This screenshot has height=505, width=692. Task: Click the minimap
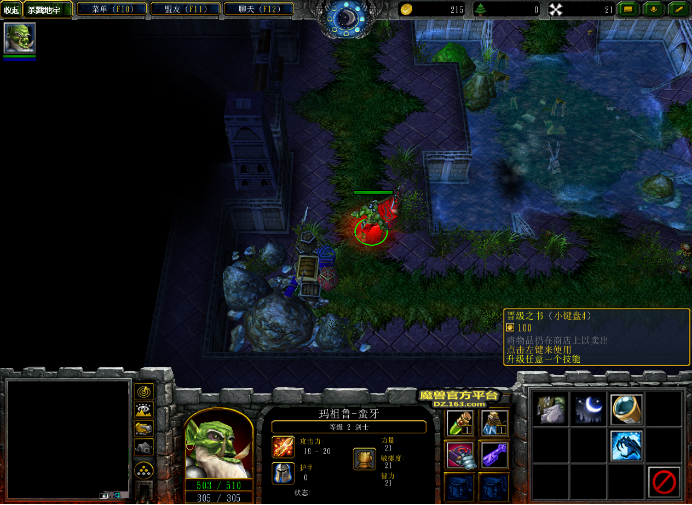(x=68, y=438)
